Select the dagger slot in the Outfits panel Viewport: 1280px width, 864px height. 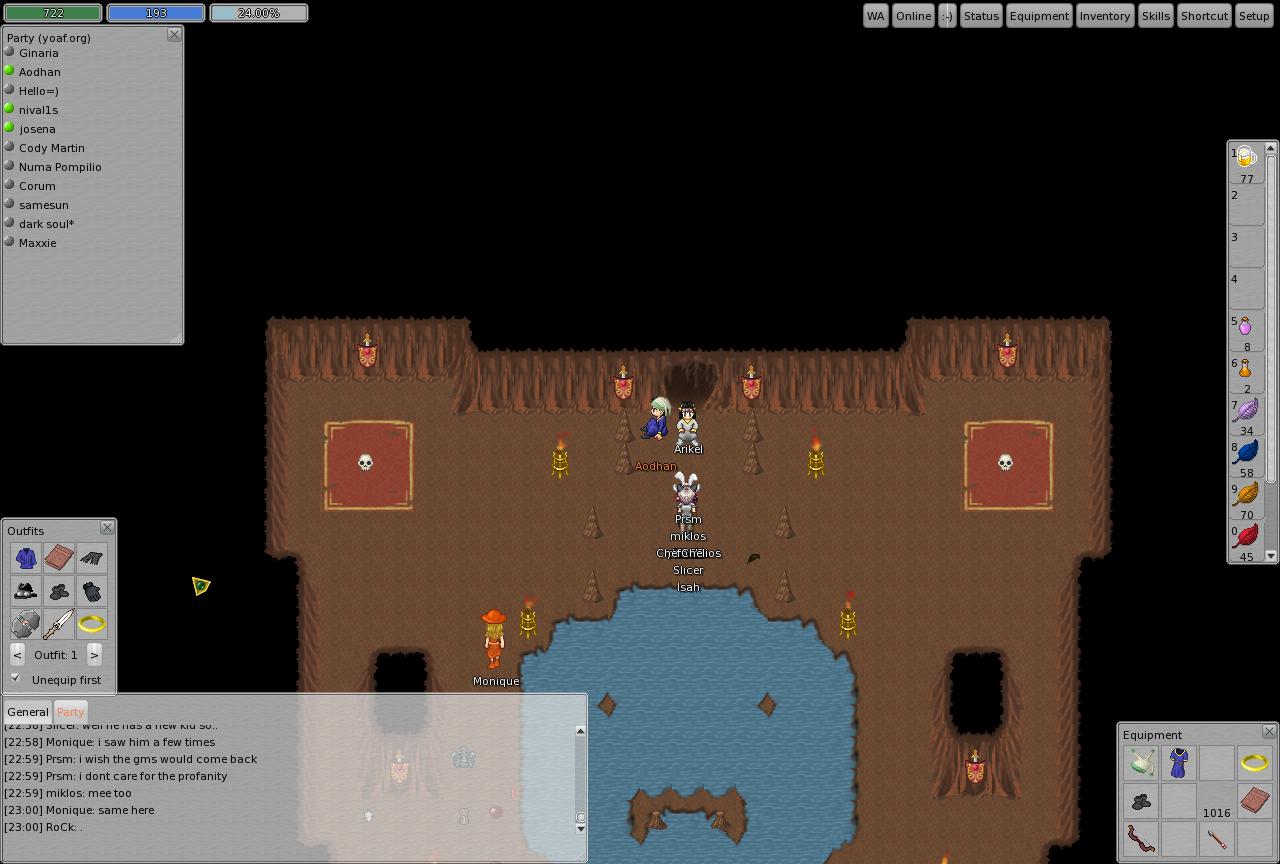pyautogui.click(x=59, y=624)
